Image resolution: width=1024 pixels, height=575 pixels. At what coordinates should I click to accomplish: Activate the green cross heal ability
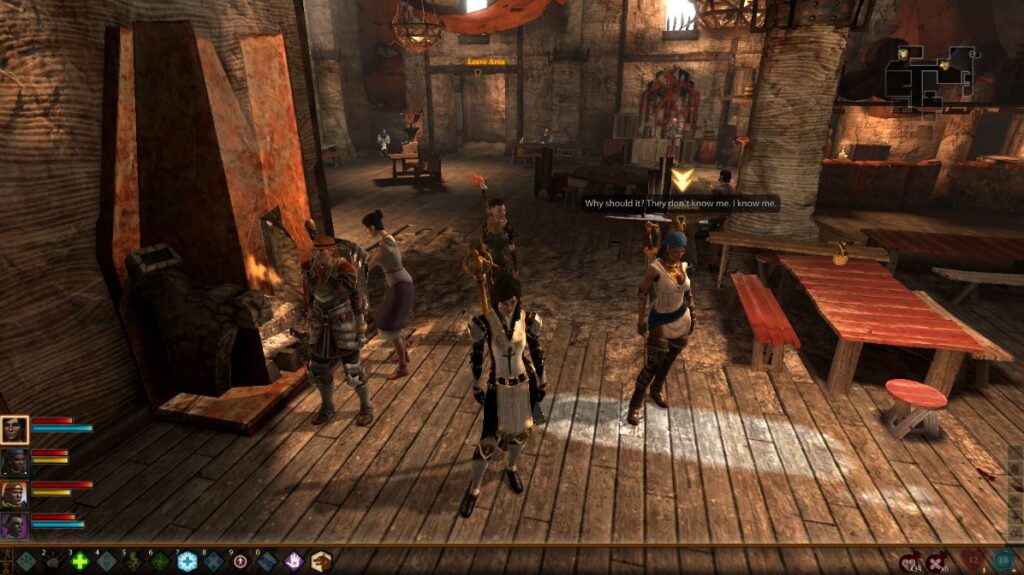point(79,562)
